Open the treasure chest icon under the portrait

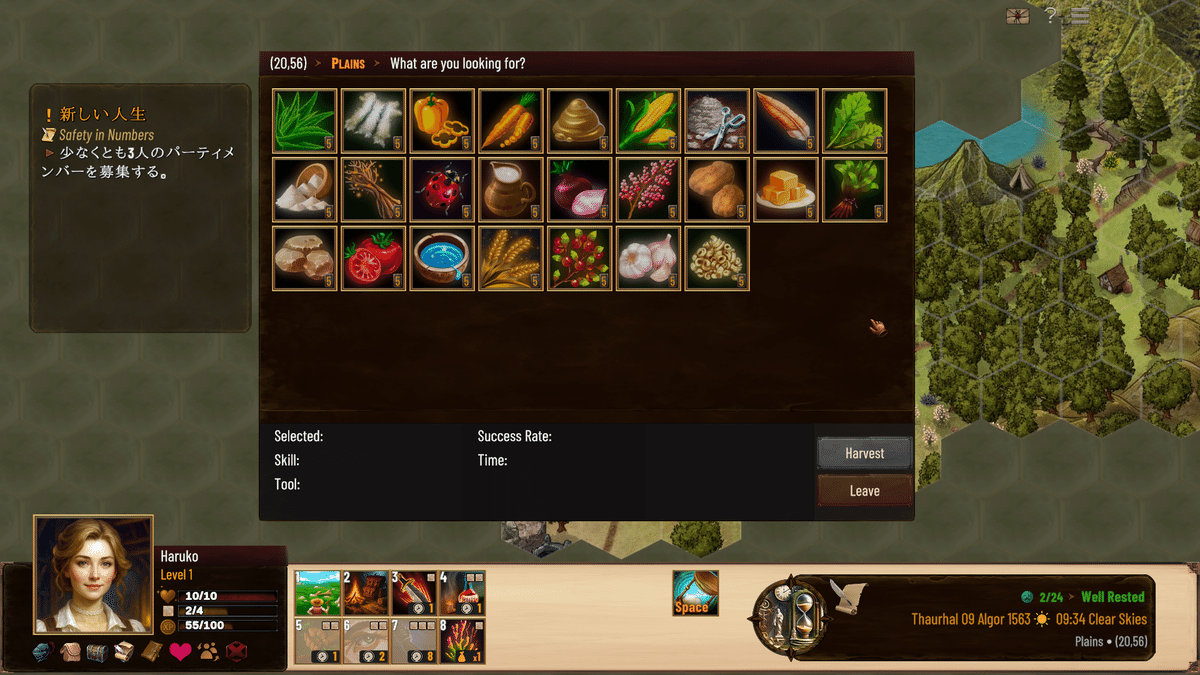(96, 652)
